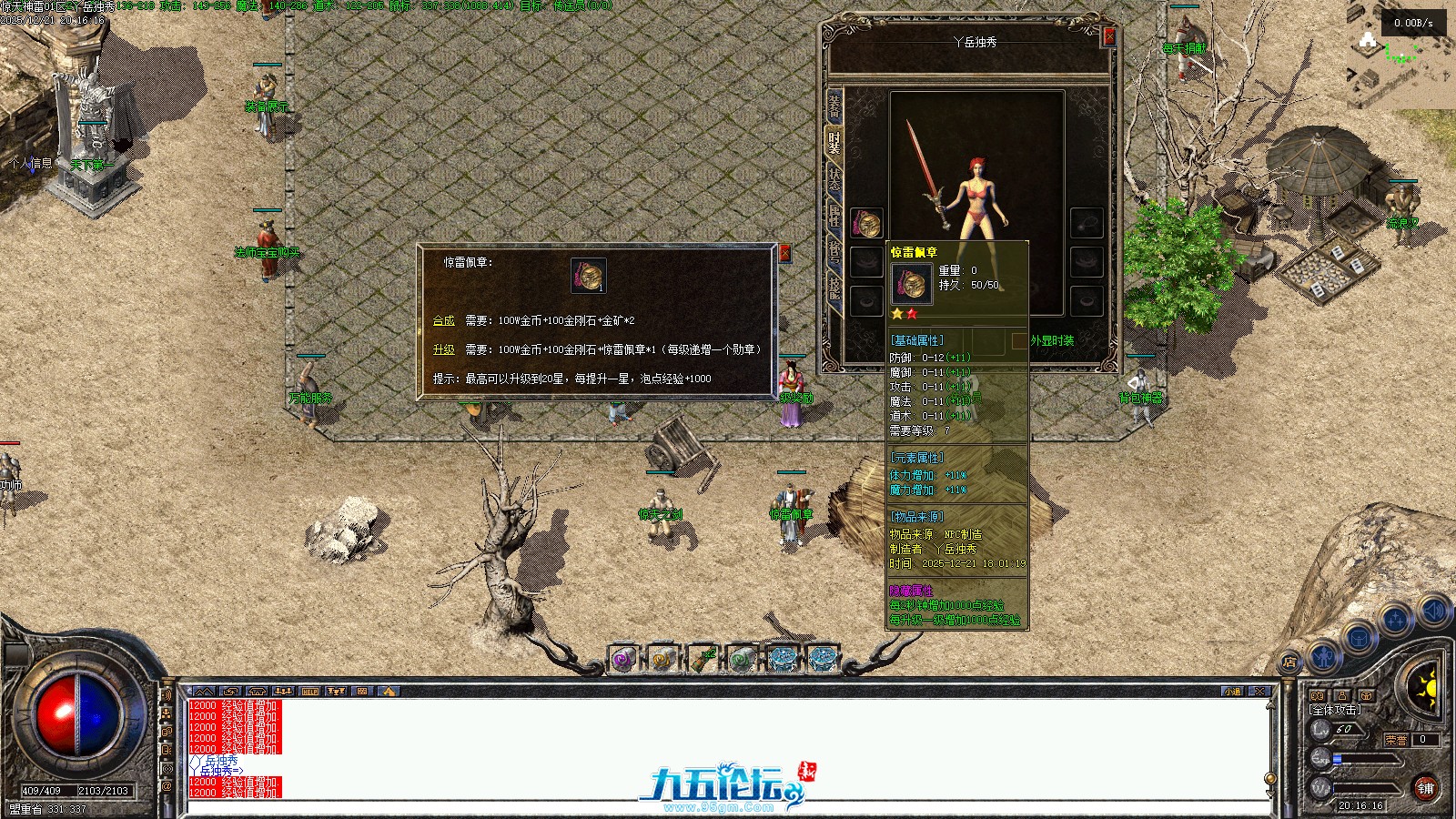Use the purple scroll in the quick belt
Image resolution: width=1456 pixels, height=819 pixels.
(x=623, y=659)
